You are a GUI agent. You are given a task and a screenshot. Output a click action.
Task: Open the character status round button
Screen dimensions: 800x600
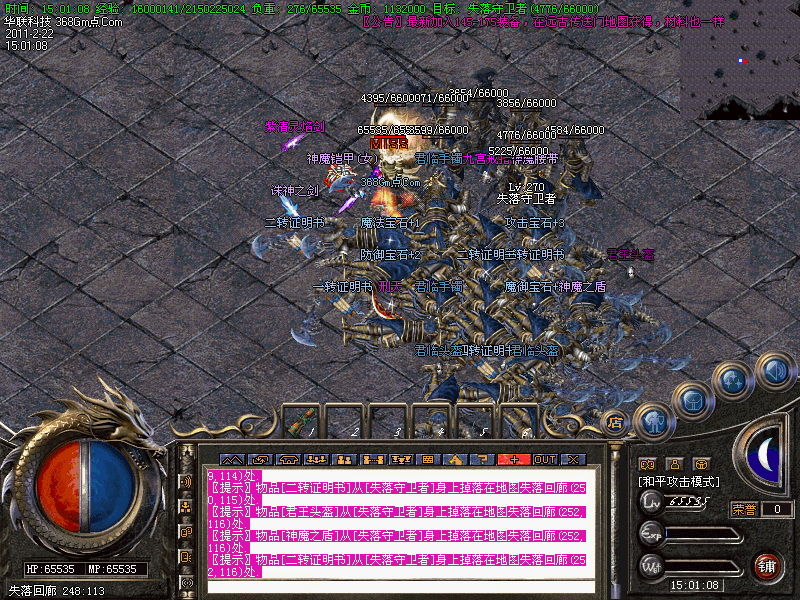click(x=653, y=423)
